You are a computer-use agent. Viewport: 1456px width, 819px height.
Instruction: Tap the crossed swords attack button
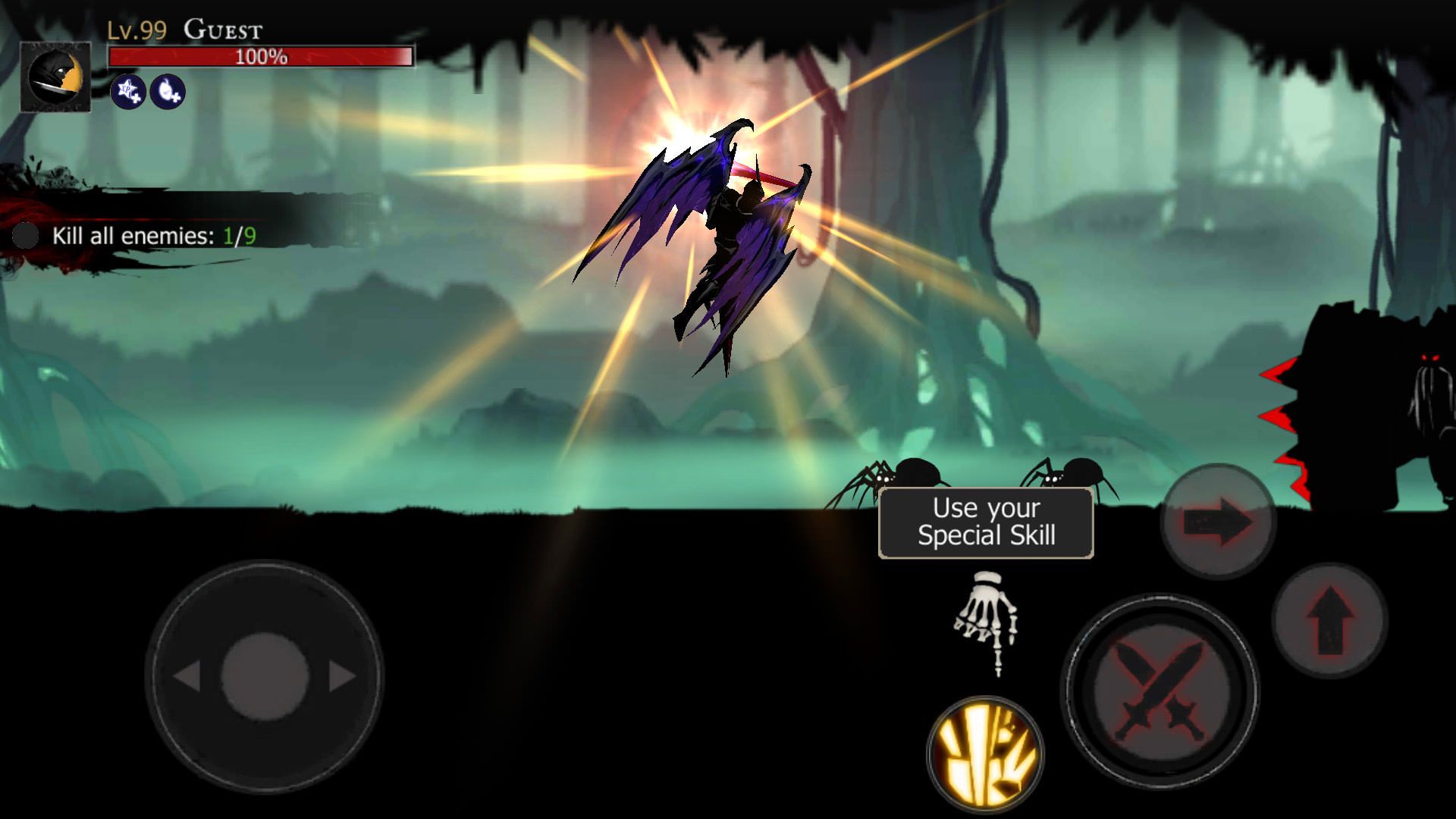pos(1159,691)
